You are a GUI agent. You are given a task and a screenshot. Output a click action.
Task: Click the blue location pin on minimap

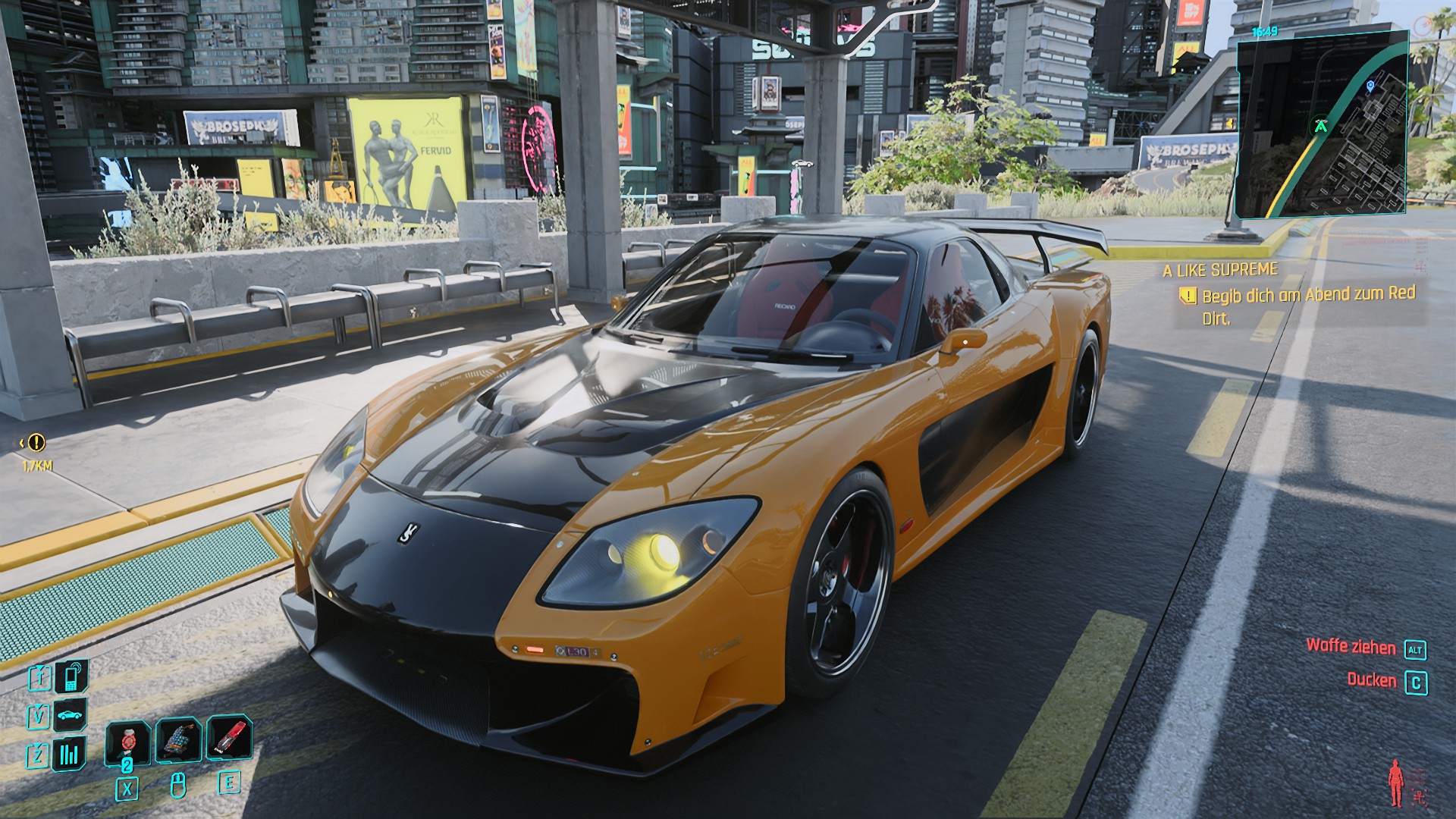point(1370,86)
